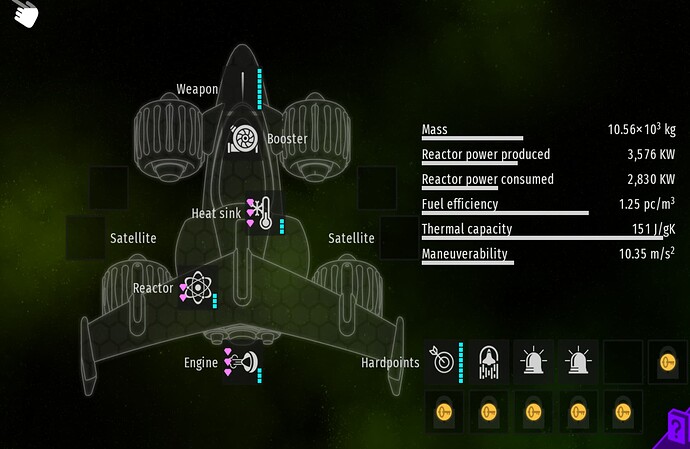The height and width of the screenshot is (449, 690).
Task: Select the Engine thruster slot
Action: [243, 362]
